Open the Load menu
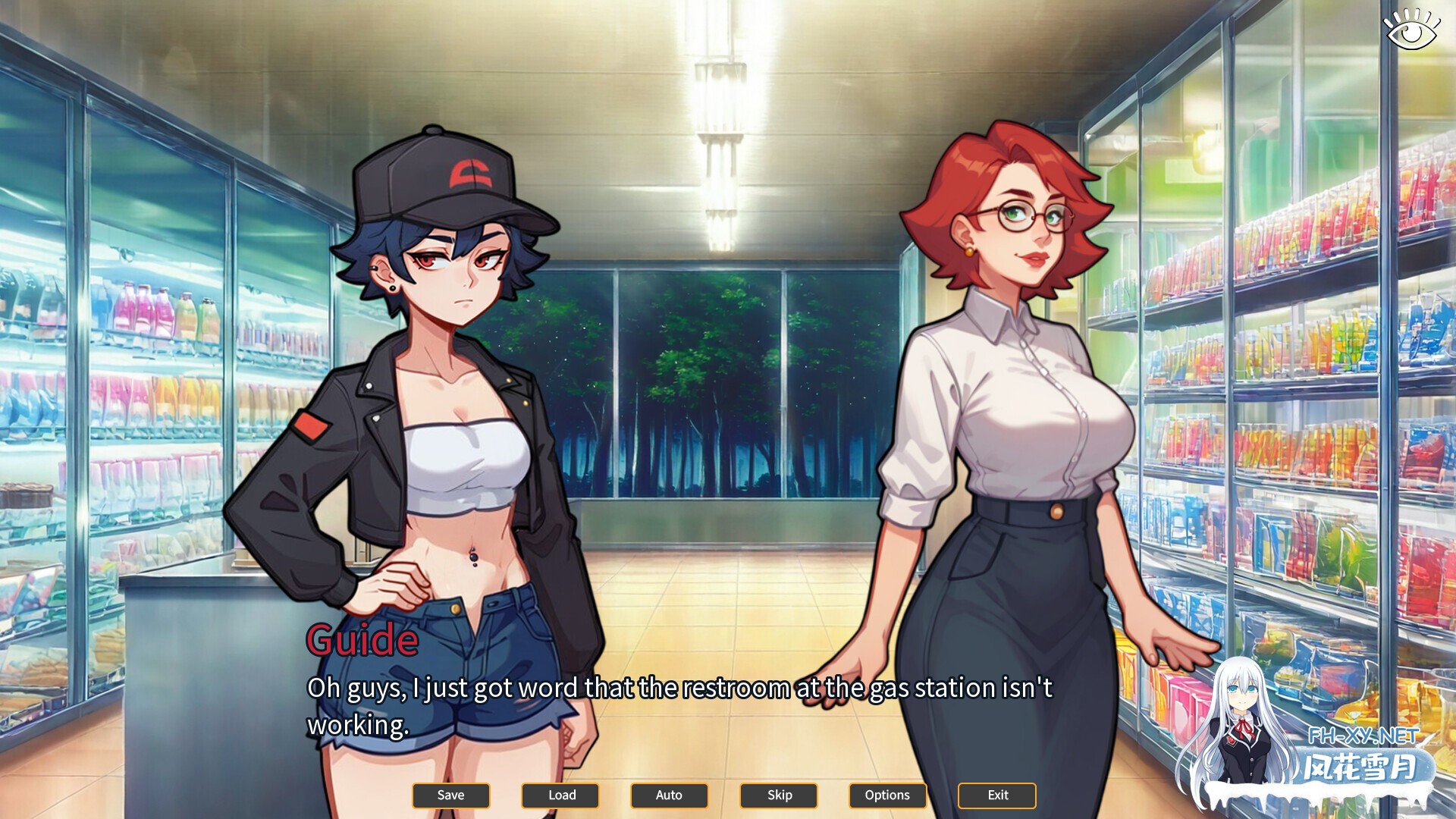1456x819 pixels. (x=560, y=795)
